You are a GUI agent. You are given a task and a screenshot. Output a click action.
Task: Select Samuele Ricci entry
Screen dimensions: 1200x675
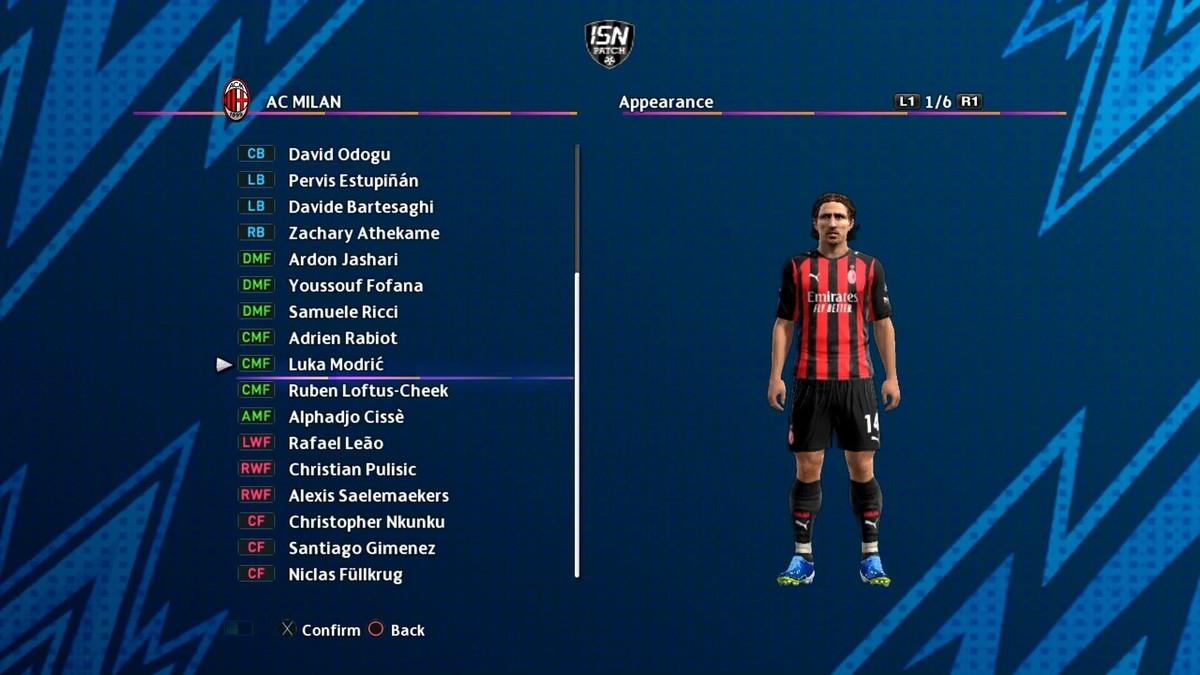[343, 312]
